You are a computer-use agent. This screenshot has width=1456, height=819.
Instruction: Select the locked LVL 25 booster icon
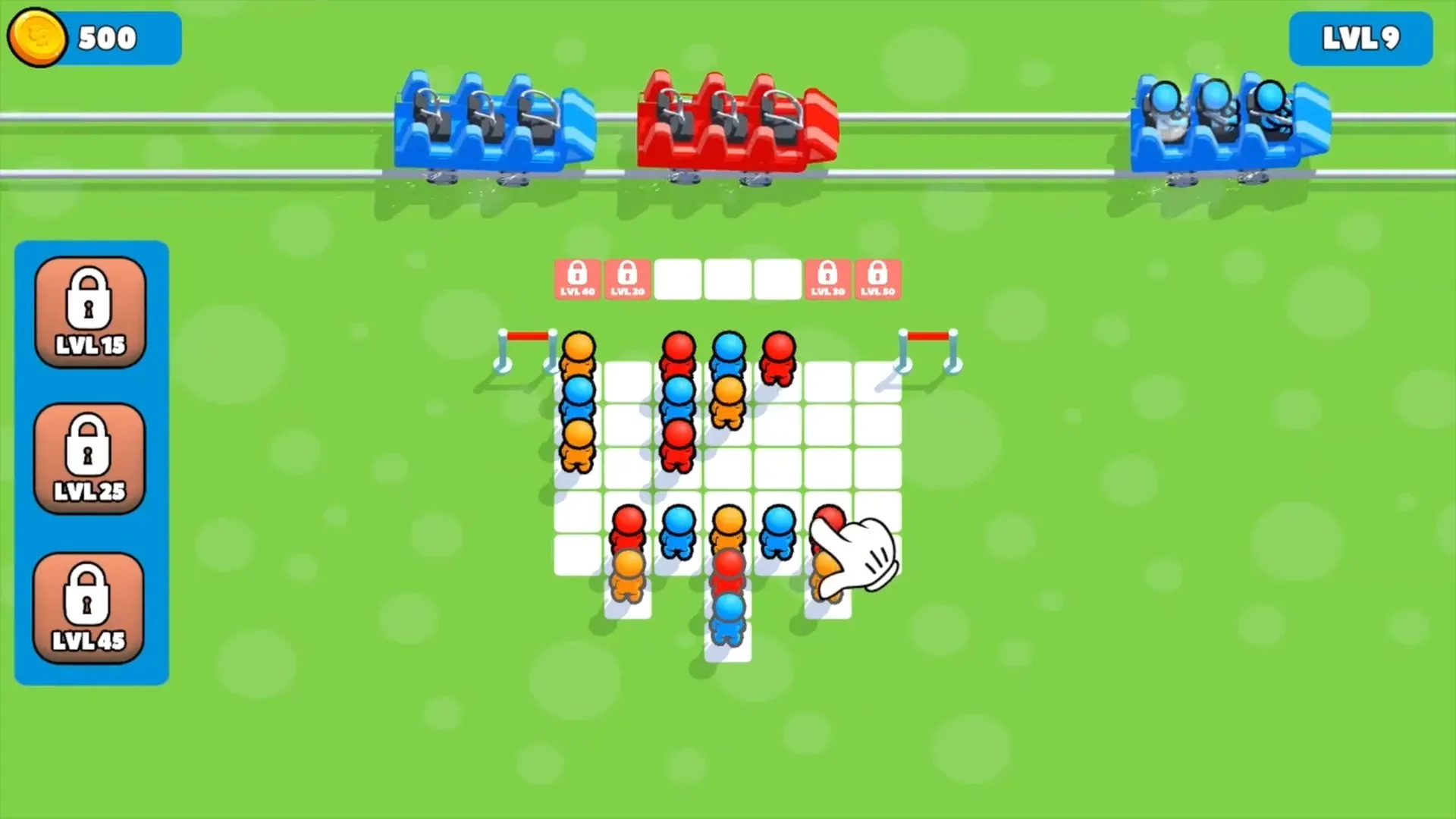click(x=89, y=455)
